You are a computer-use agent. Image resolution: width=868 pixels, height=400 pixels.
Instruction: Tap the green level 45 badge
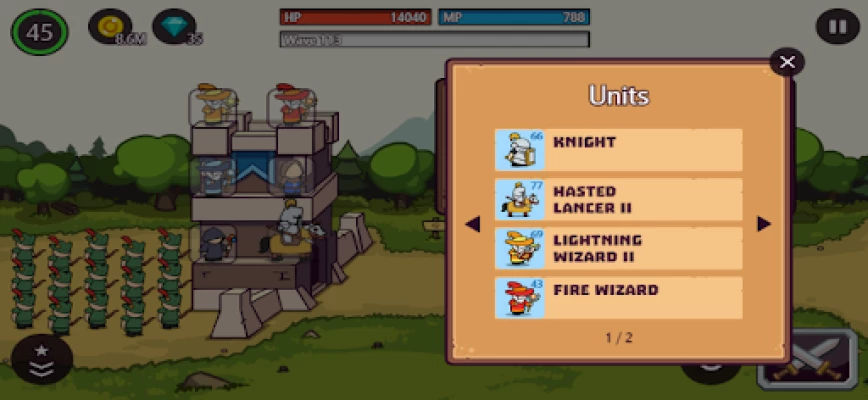pyautogui.click(x=40, y=32)
